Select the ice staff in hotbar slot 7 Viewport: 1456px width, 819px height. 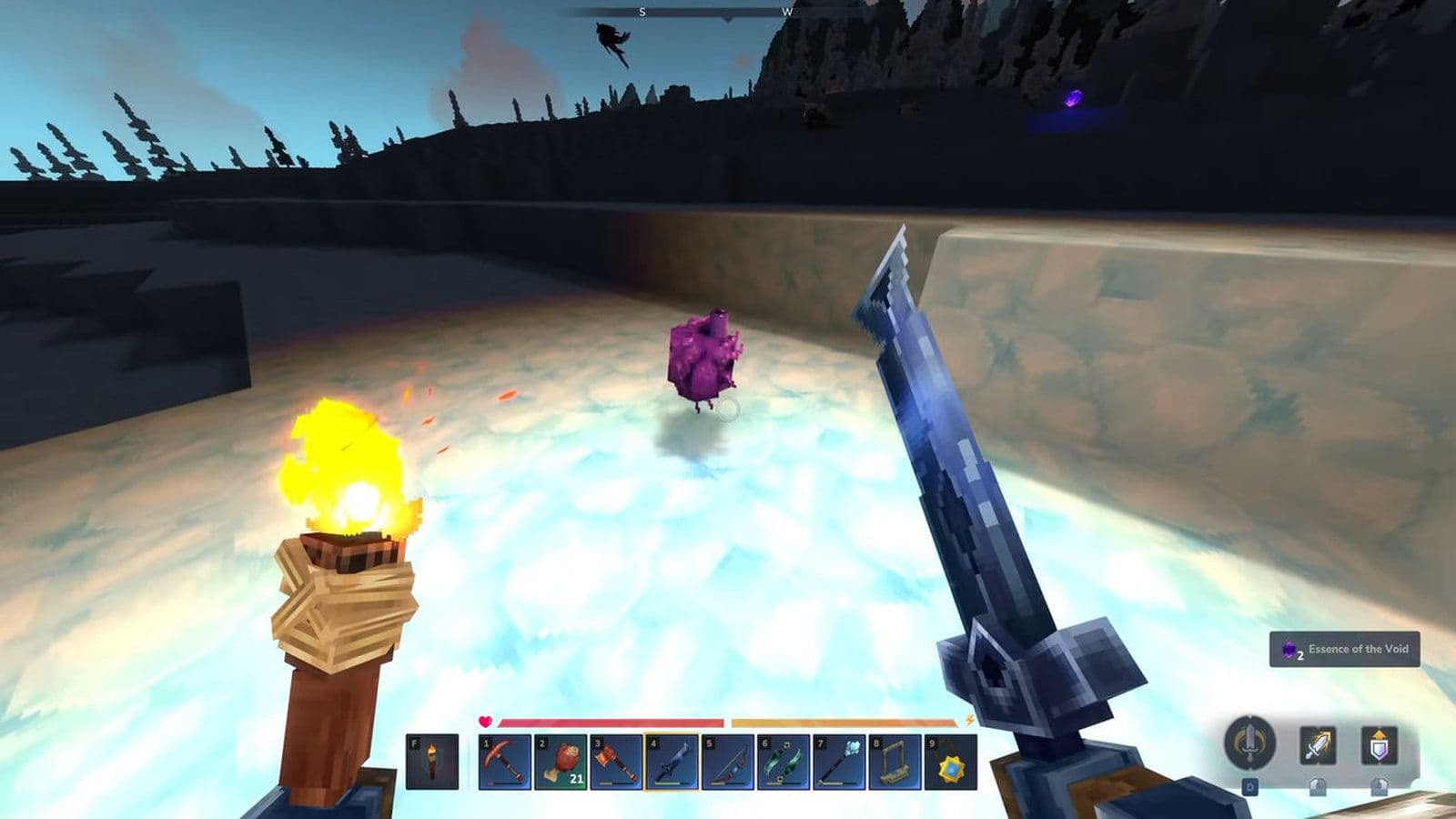point(838,763)
